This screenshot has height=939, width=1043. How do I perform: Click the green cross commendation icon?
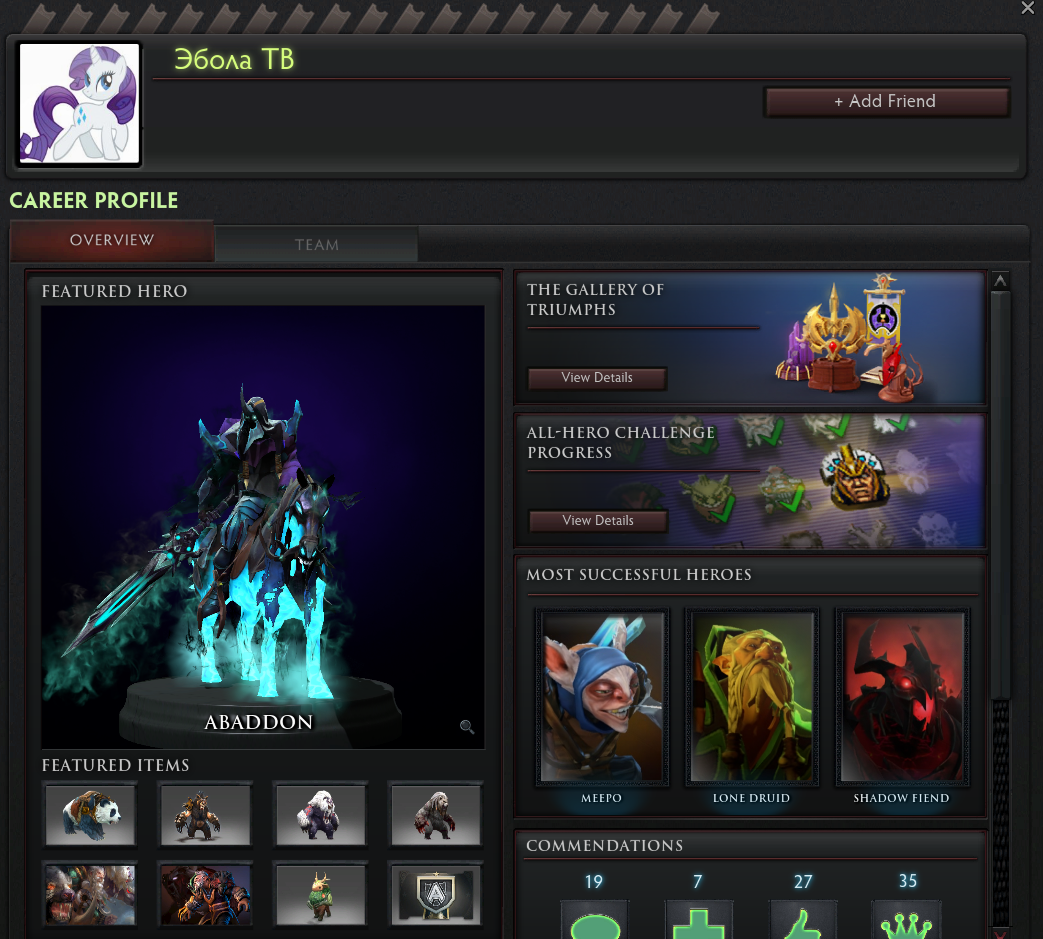click(698, 922)
